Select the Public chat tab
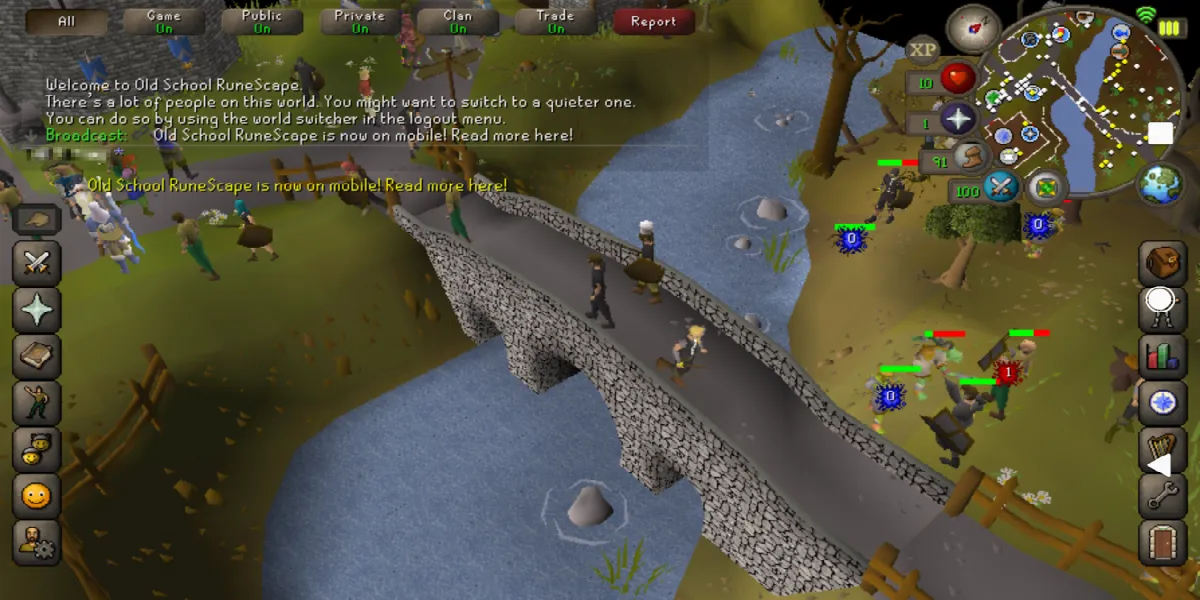1200x600 pixels. [262, 21]
